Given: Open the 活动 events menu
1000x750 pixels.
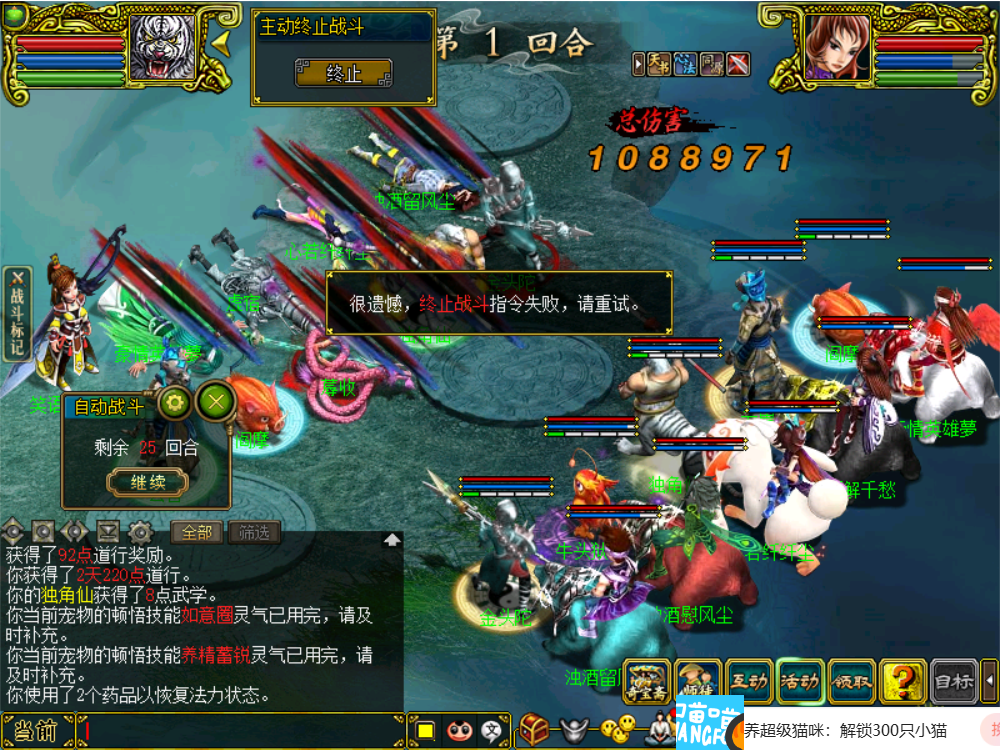Looking at the screenshot, I should [x=800, y=682].
